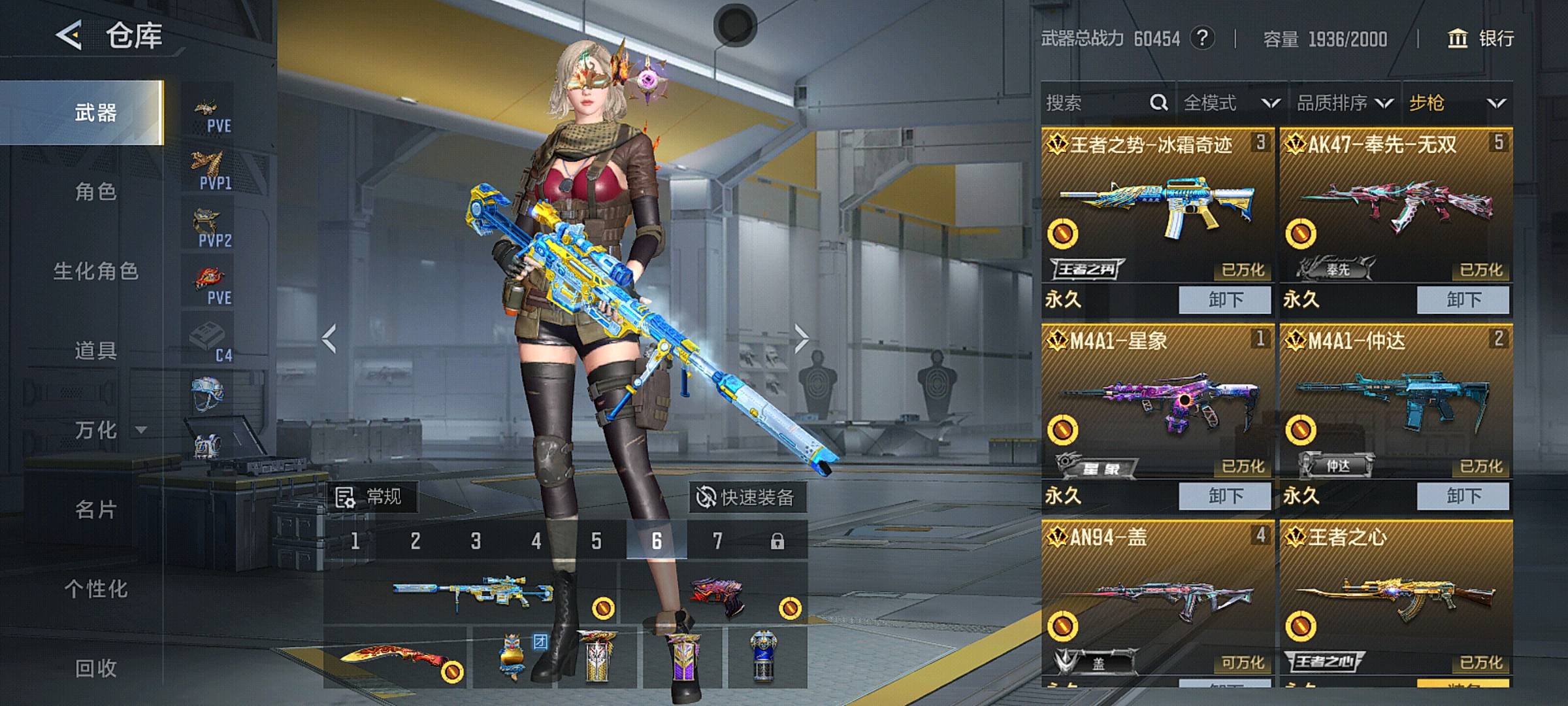Click the weapon power question mark help

[x=1202, y=39]
